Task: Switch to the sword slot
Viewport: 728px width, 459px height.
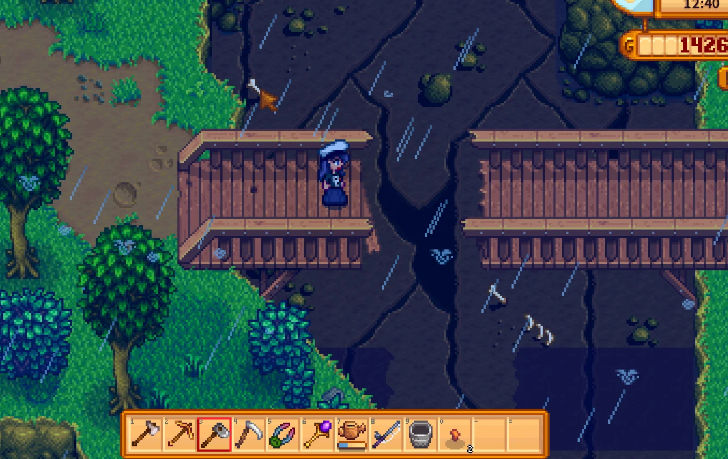Action: 385,433
